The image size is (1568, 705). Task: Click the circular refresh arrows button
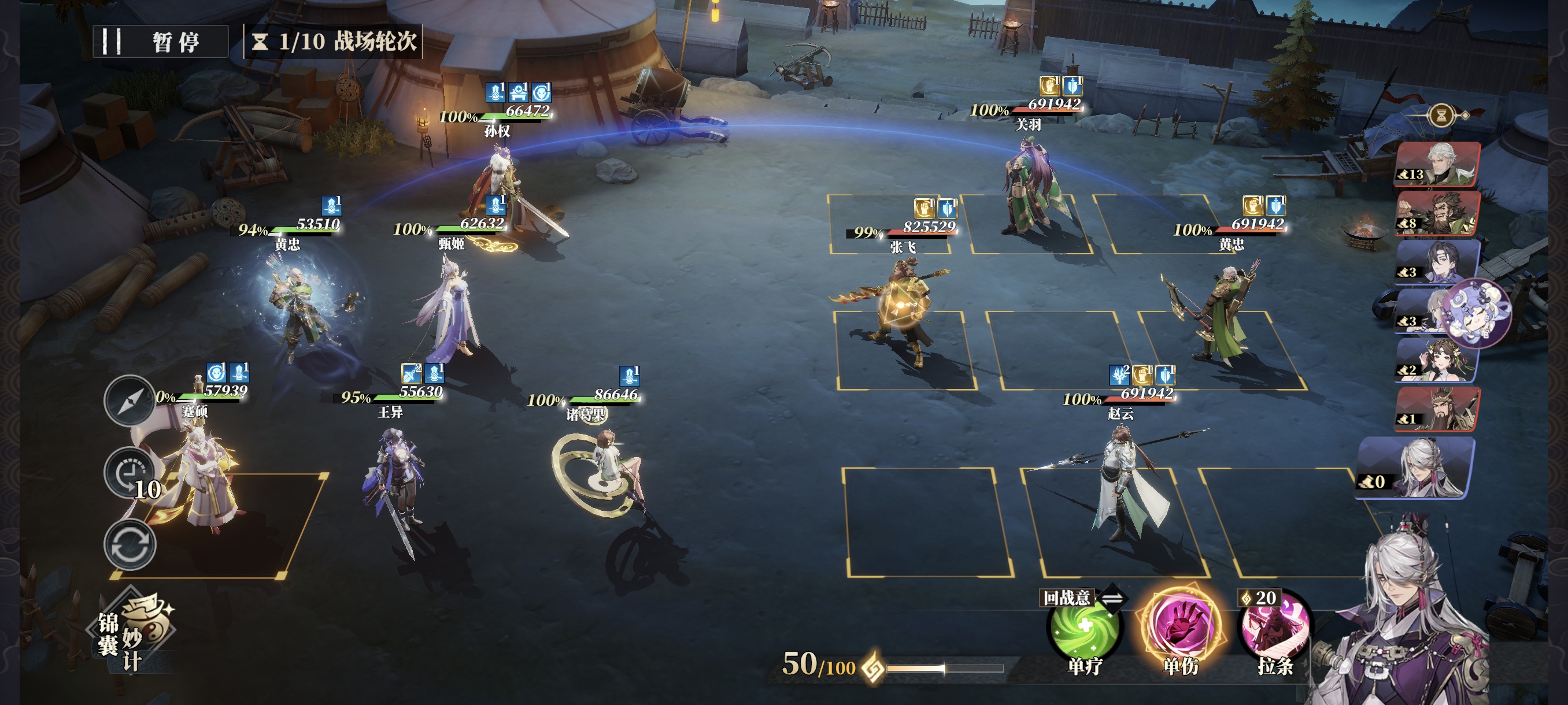pyautogui.click(x=130, y=545)
